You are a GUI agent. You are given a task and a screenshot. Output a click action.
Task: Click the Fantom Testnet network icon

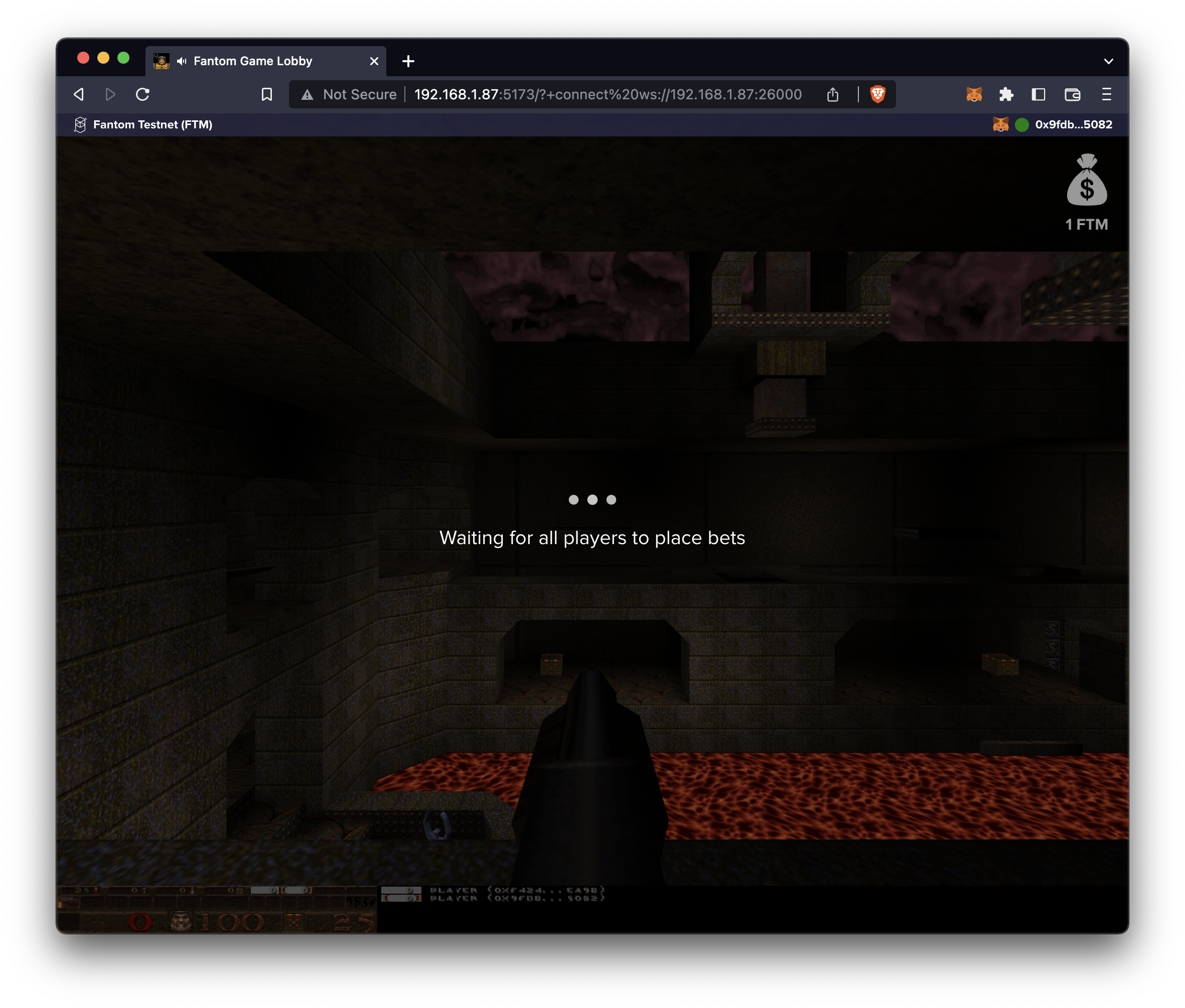click(79, 124)
